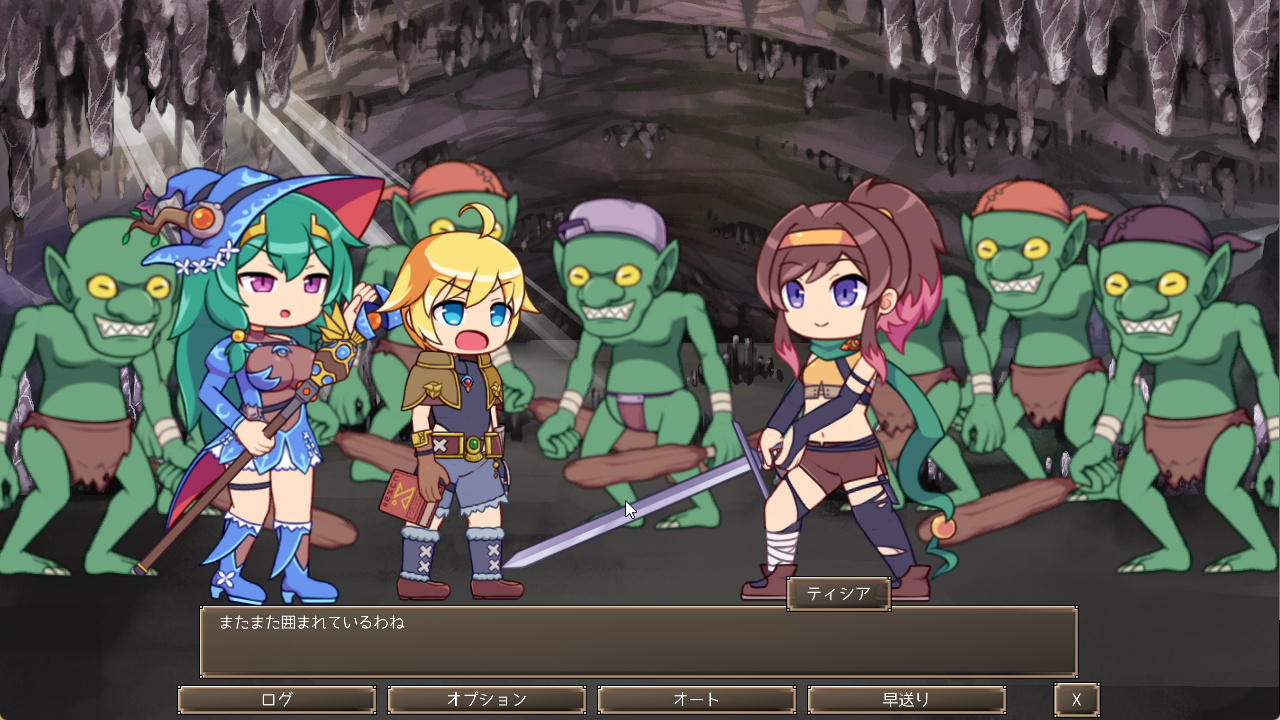
Task: Open the オプション options menu
Action: pos(487,700)
